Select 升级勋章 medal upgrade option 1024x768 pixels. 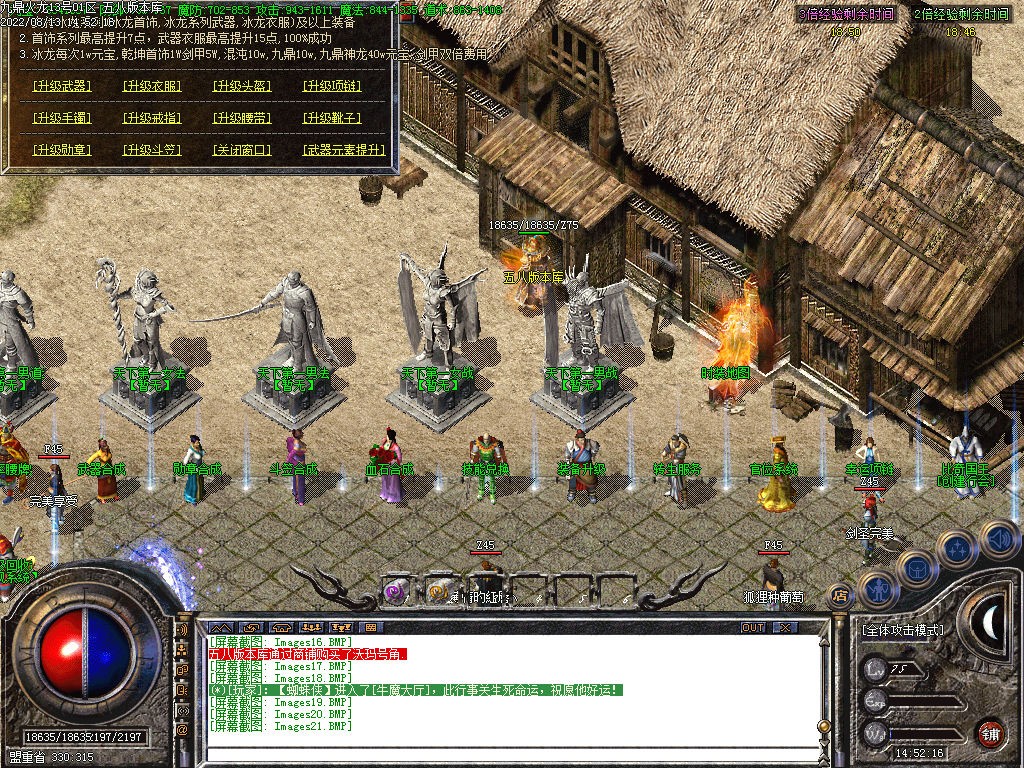click(62, 150)
